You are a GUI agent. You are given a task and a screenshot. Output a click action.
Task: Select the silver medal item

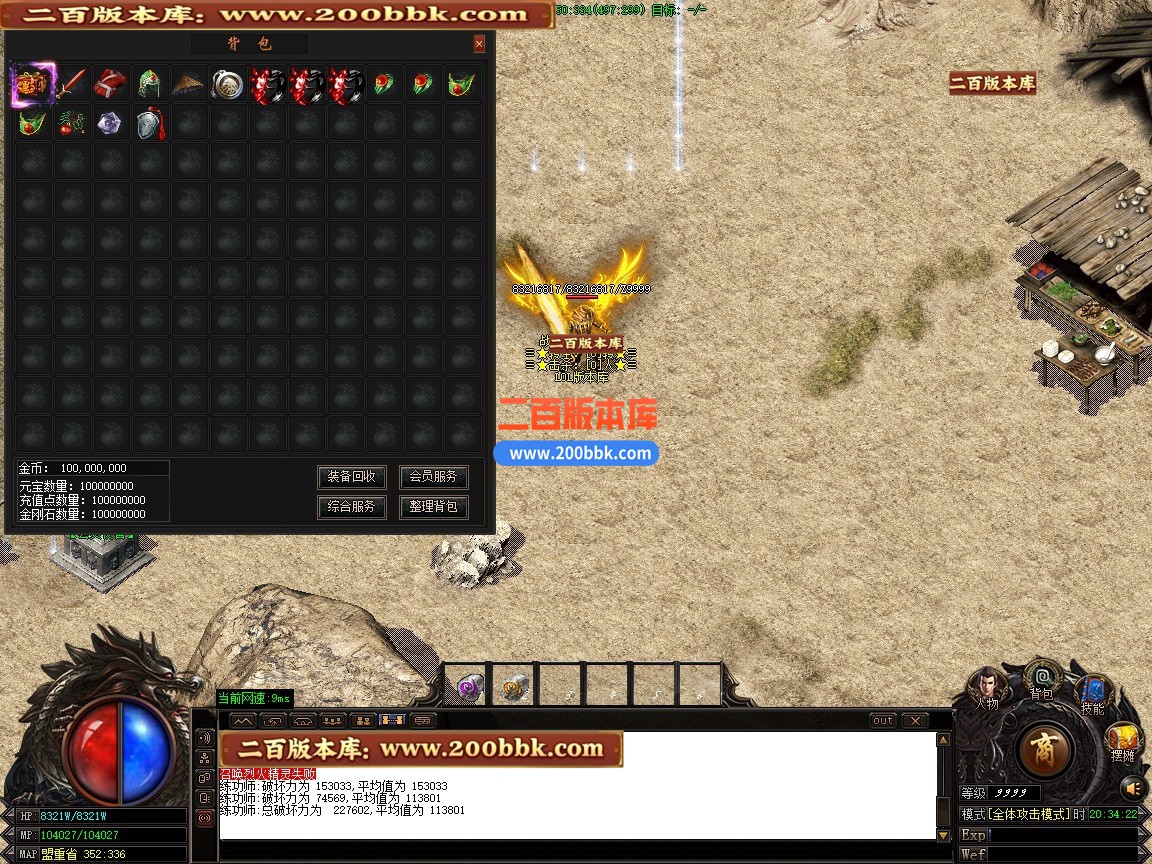228,85
